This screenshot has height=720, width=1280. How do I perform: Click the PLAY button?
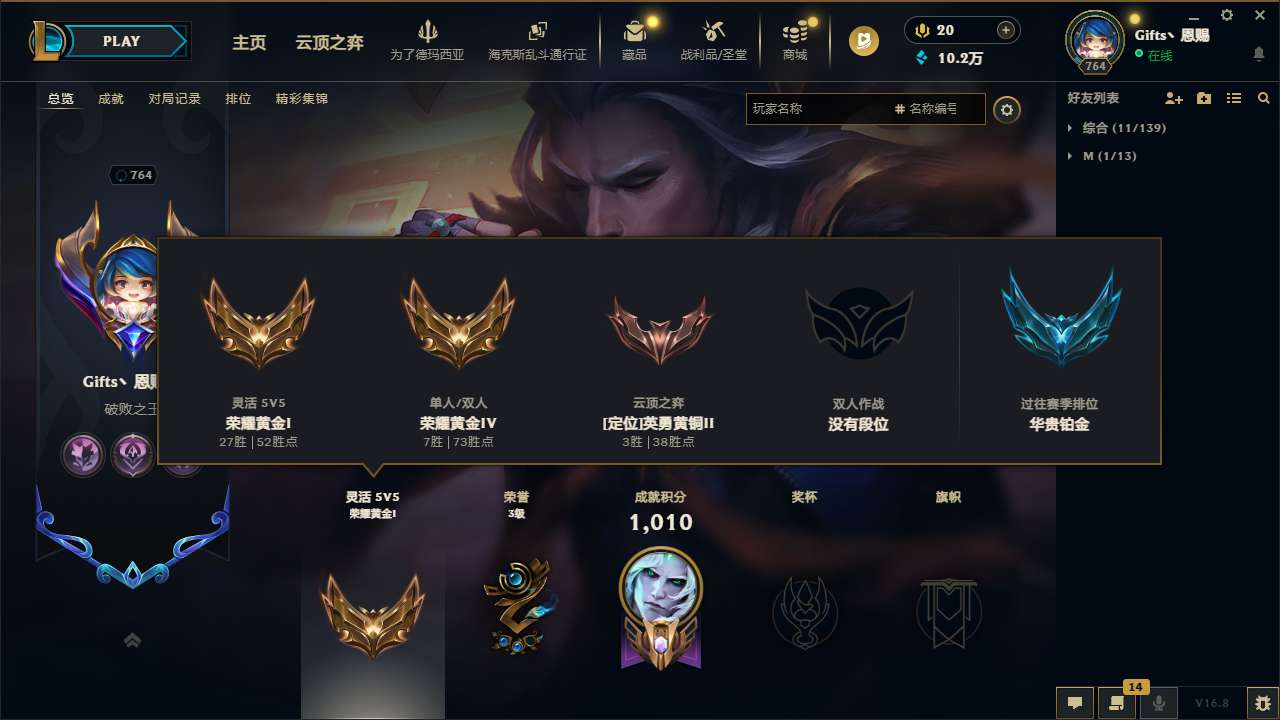pyautogui.click(x=121, y=41)
